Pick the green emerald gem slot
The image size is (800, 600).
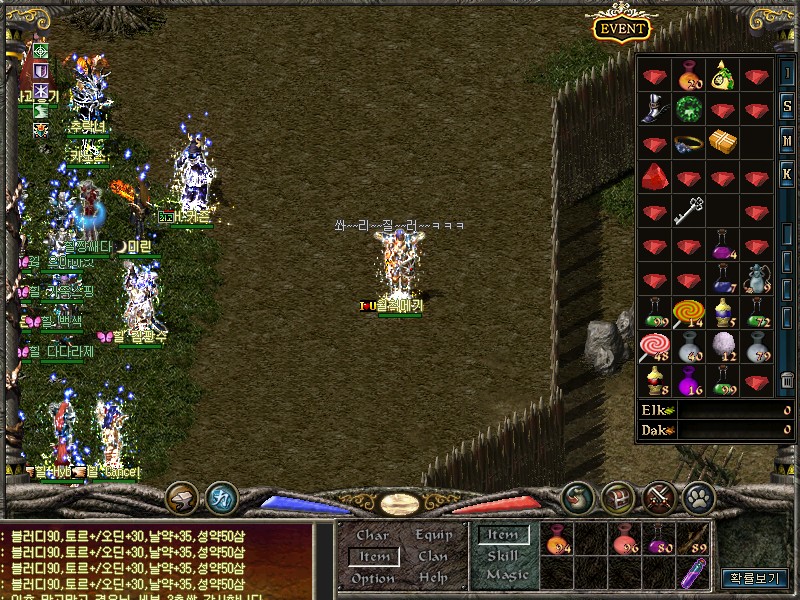pyautogui.click(x=688, y=107)
